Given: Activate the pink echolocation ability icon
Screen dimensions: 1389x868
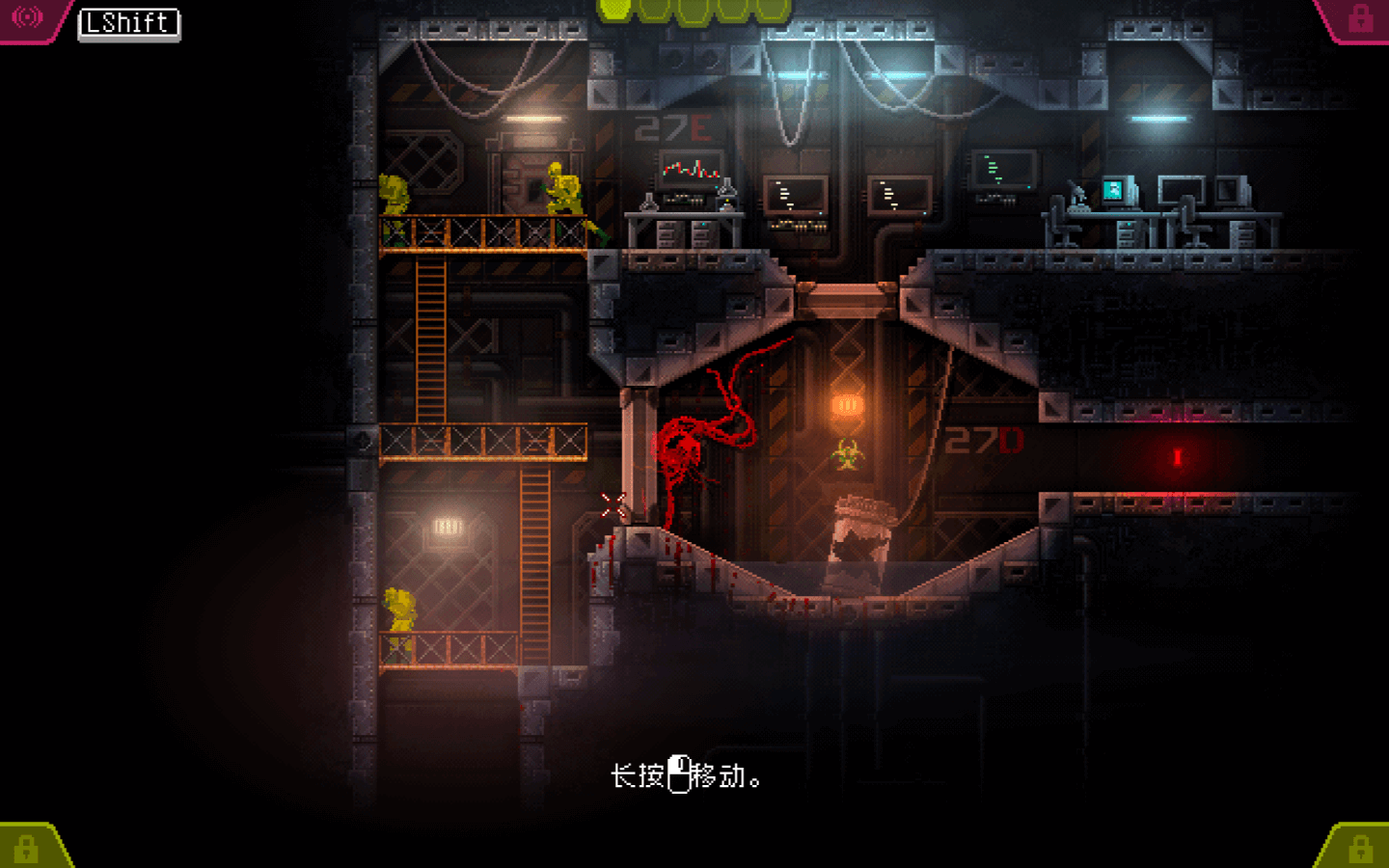Looking at the screenshot, I should [27, 17].
